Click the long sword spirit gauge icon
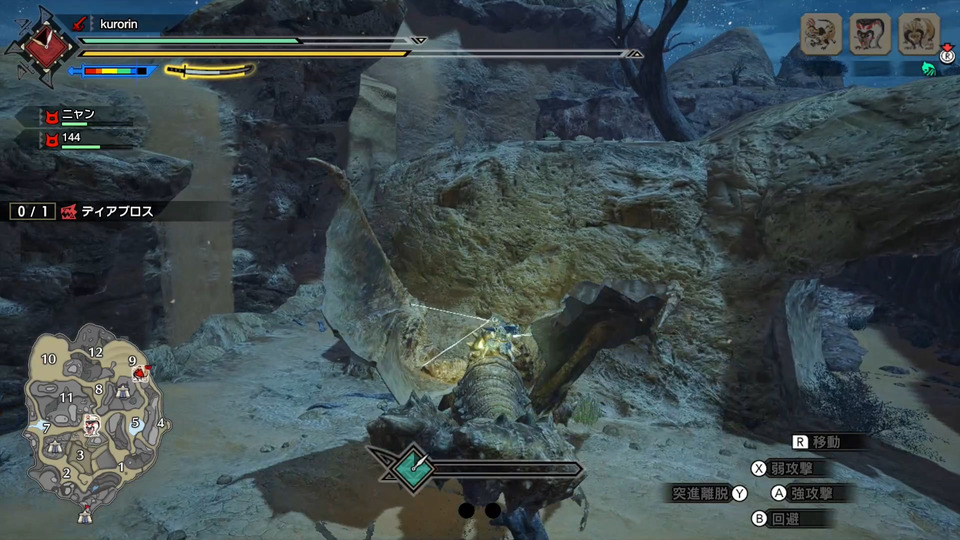Image resolution: width=960 pixels, height=540 pixels. tap(211, 71)
